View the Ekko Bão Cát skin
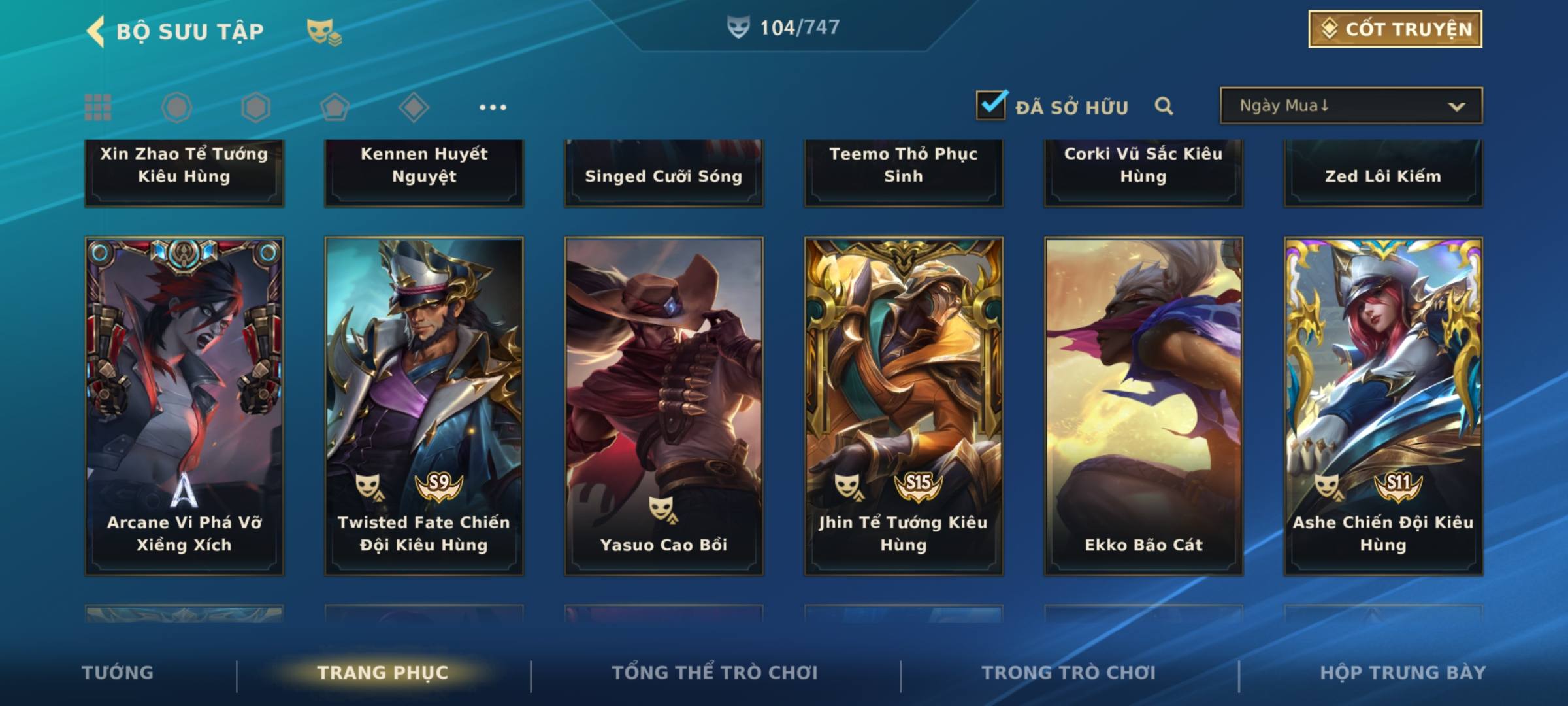 [x=1143, y=405]
